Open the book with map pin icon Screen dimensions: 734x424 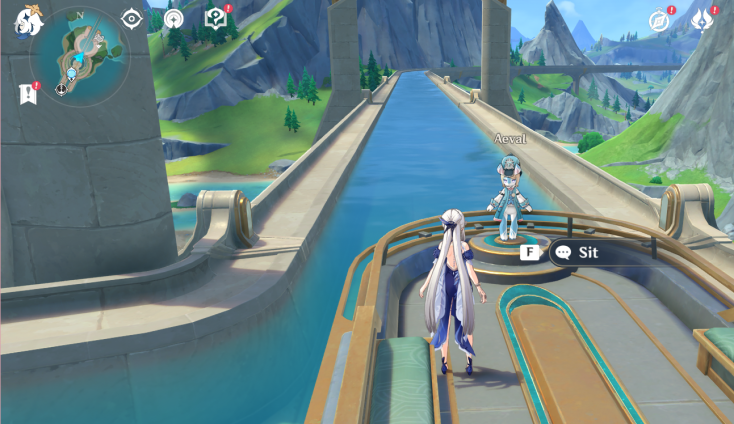pyautogui.click(x=215, y=18)
